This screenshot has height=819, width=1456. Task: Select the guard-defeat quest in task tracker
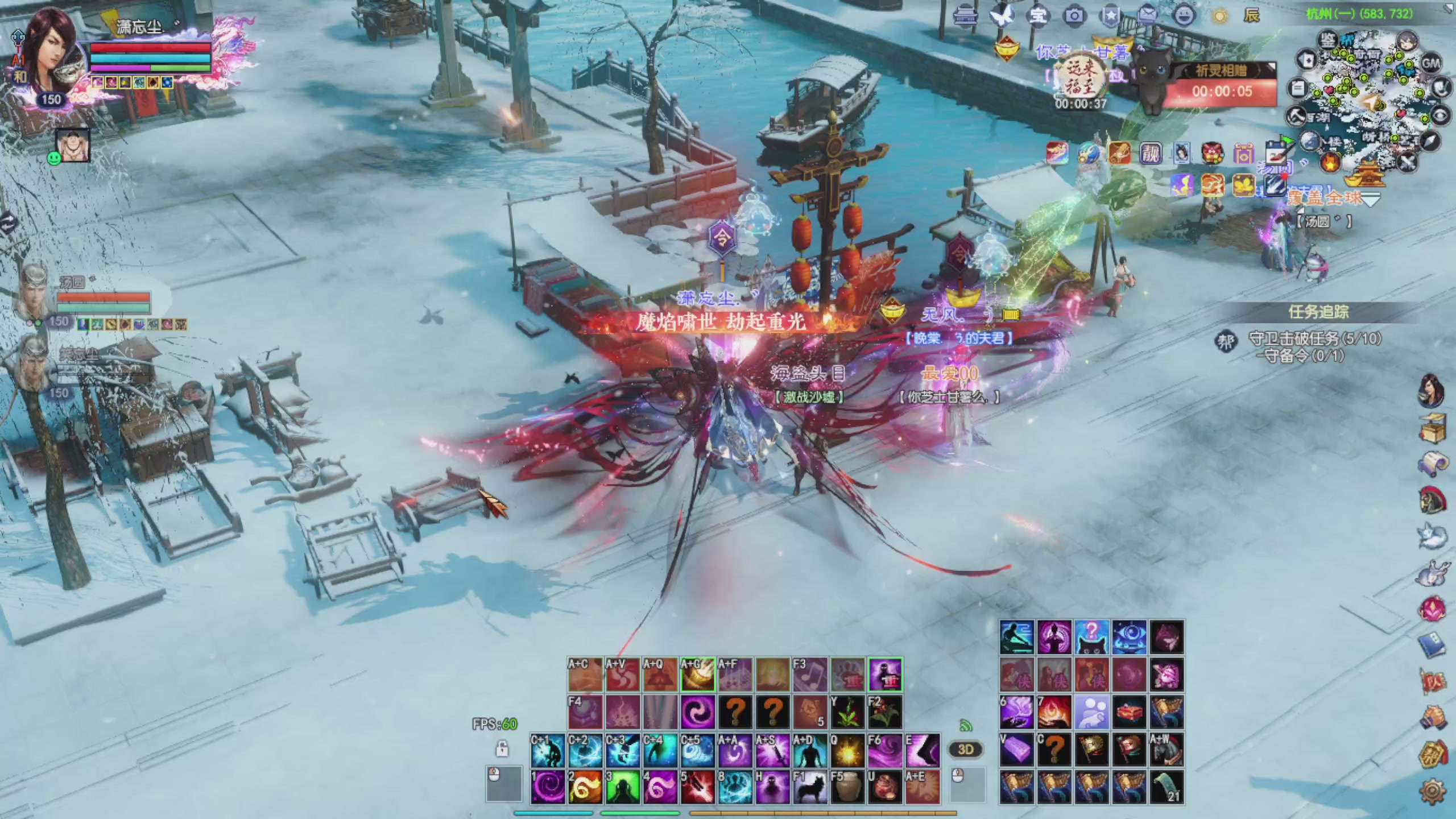pyautogui.click(x=1314, y=339)
